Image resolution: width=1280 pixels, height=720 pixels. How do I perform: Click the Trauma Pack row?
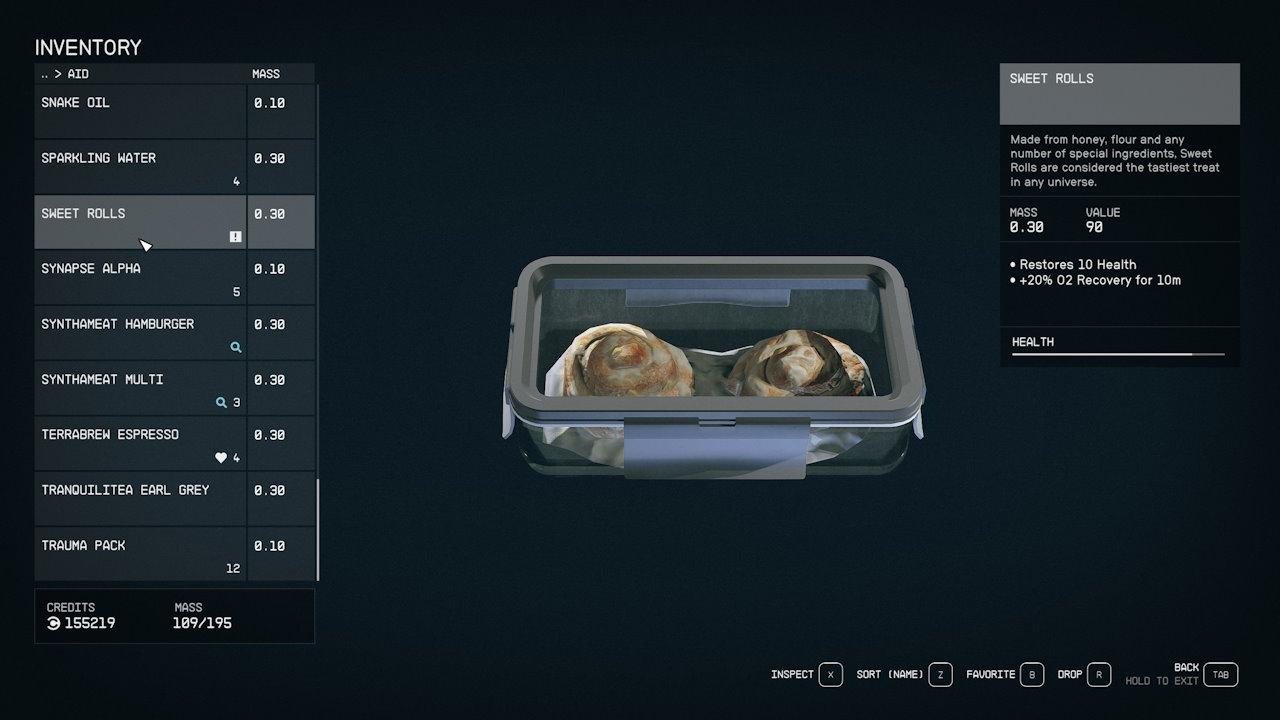(140, 554)
